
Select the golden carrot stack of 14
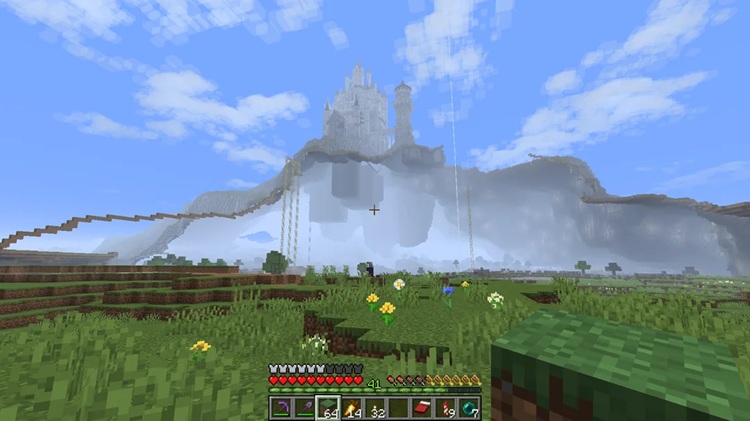351,407
